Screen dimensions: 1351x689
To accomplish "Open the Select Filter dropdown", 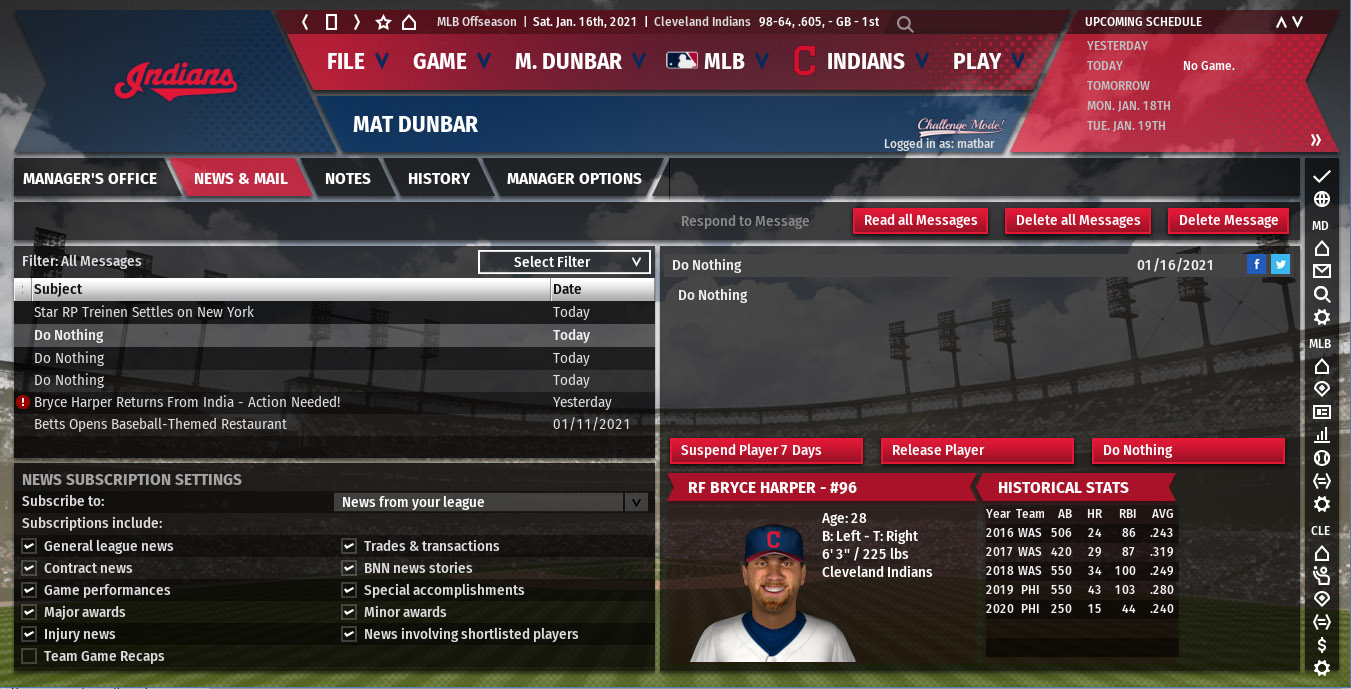I will click(x=564, y=262).
